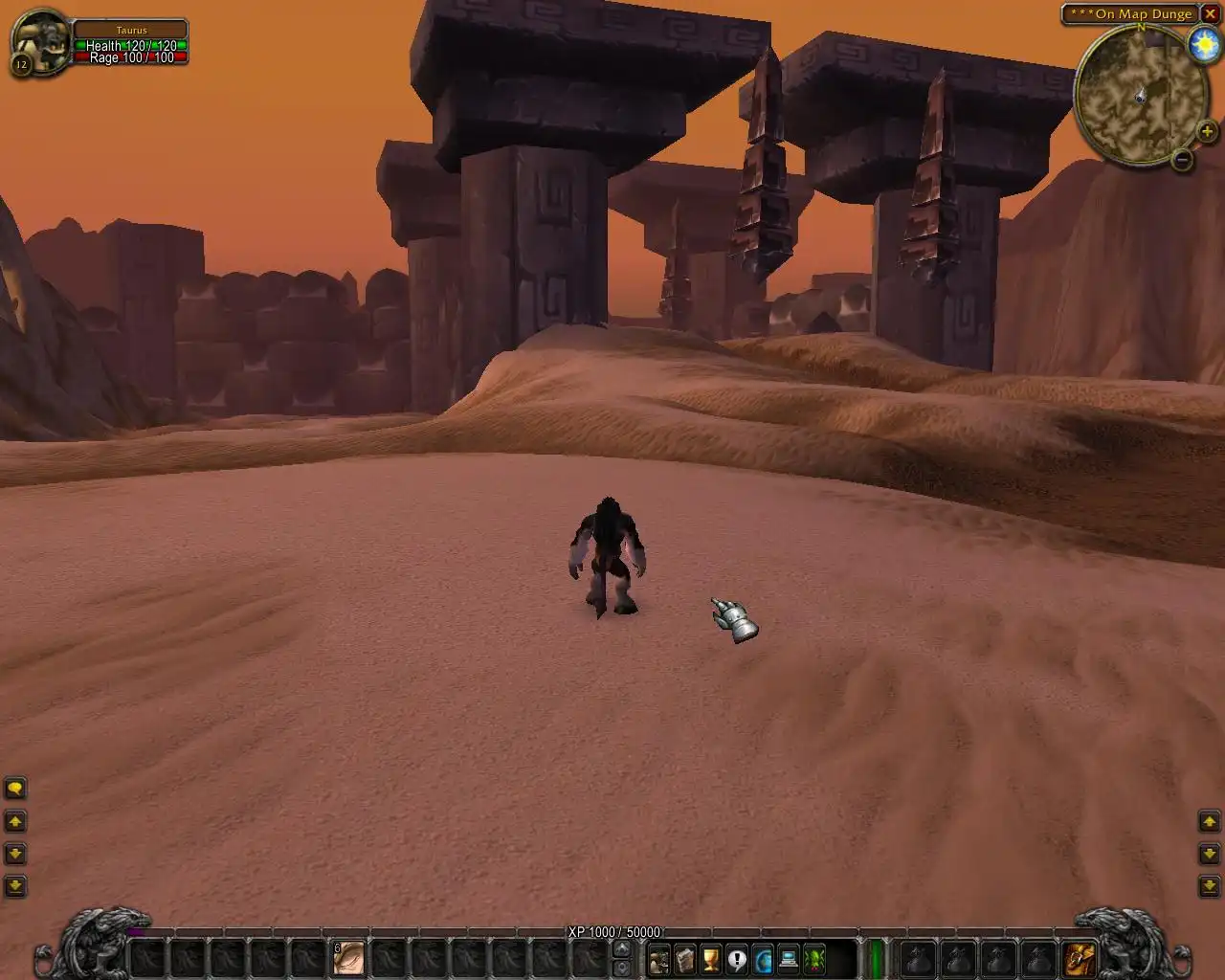Use the action bar item with 6 charges
Viewport: 1225px width, 980px height.
349,958
